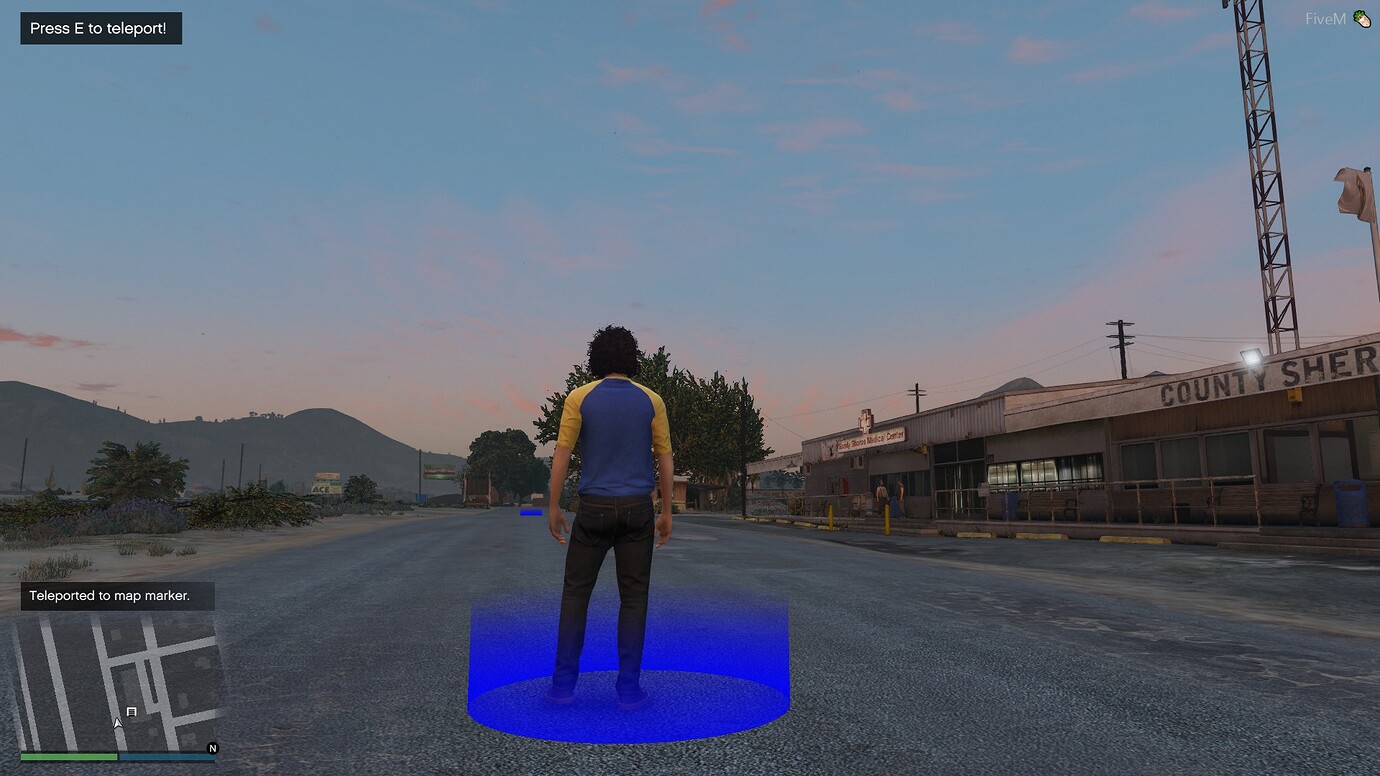Image resolution: width=1380 pixels, height=776 pixels.
Task: Click the N compass indicator on the minimap
Action: click(x=210, y=747)
